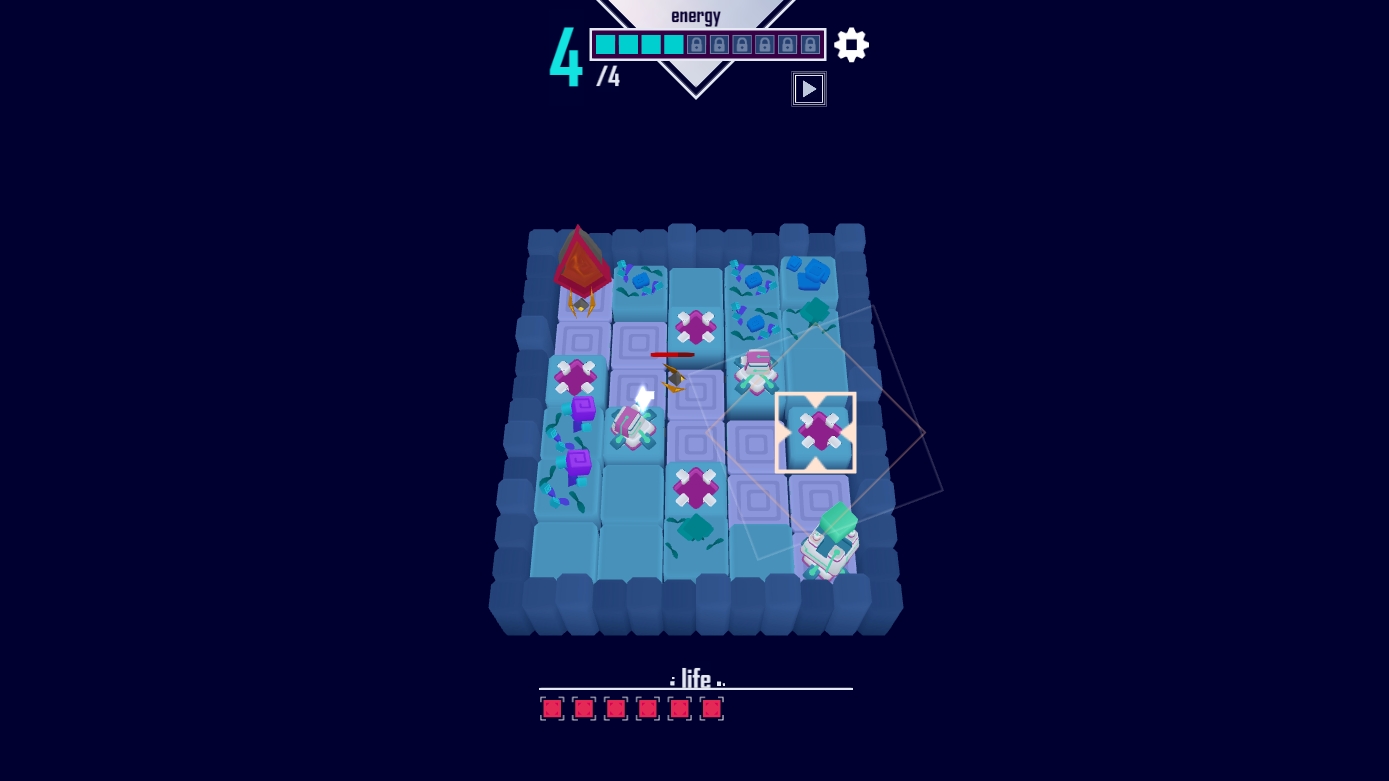Click the magenta flower at the bottom center
The image size is (1389, 781).
[x=695, y=488]
